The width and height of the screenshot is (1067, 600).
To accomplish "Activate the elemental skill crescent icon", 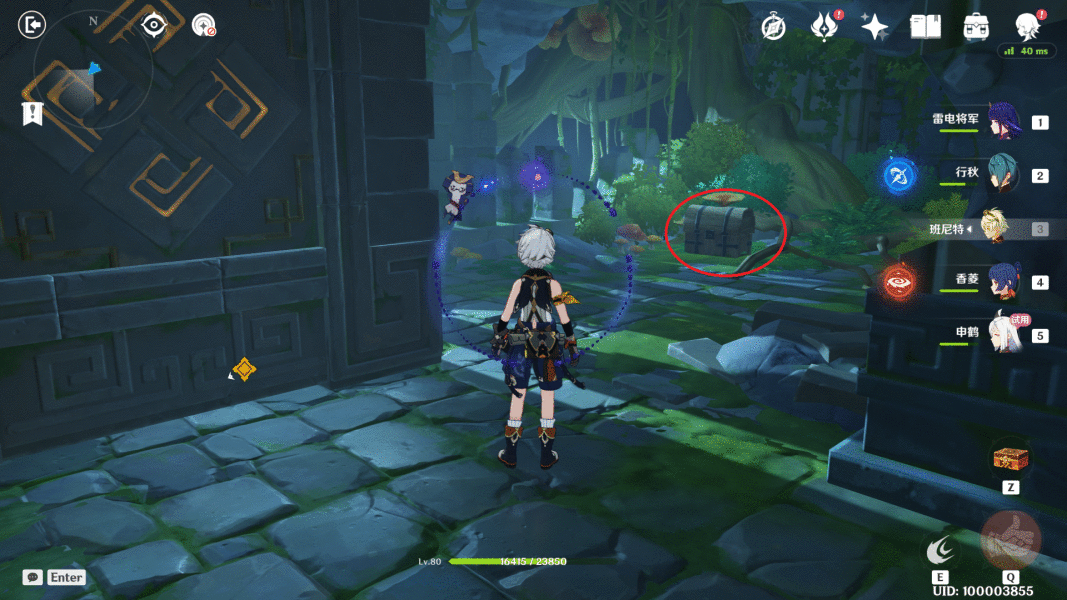I will (941, 549).
